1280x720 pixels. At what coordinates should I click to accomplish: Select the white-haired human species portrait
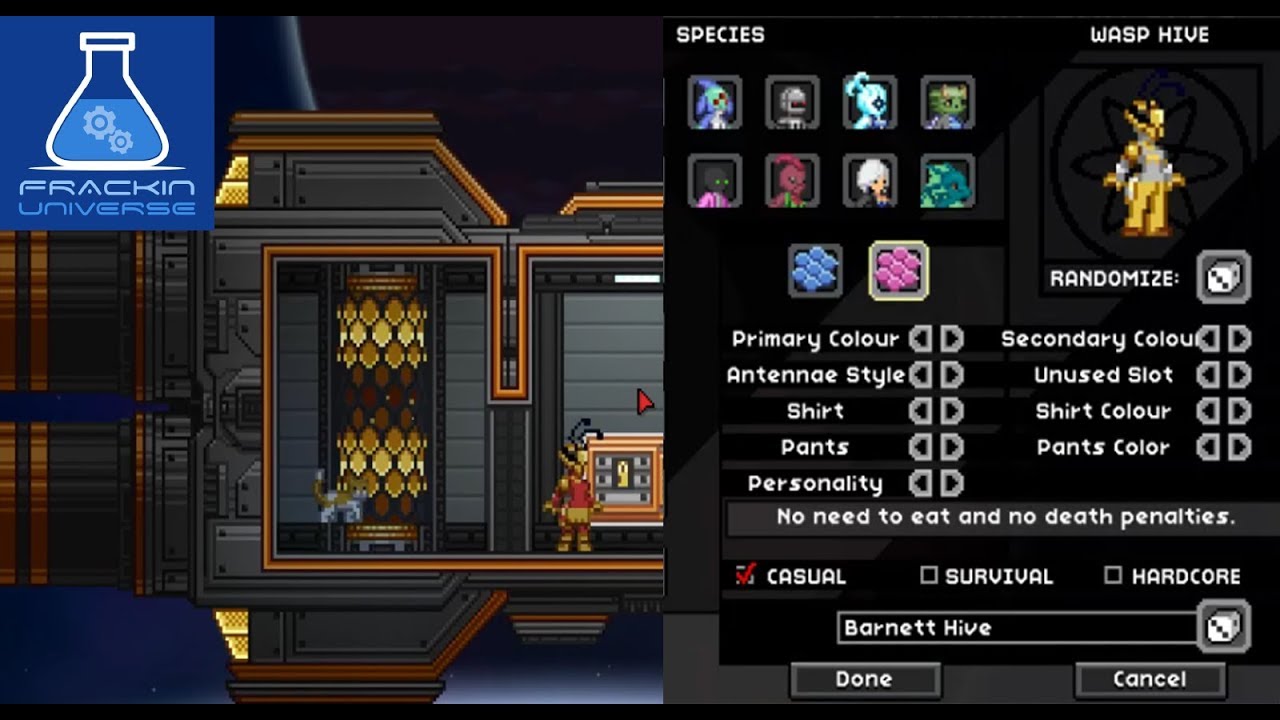(869, 181)
